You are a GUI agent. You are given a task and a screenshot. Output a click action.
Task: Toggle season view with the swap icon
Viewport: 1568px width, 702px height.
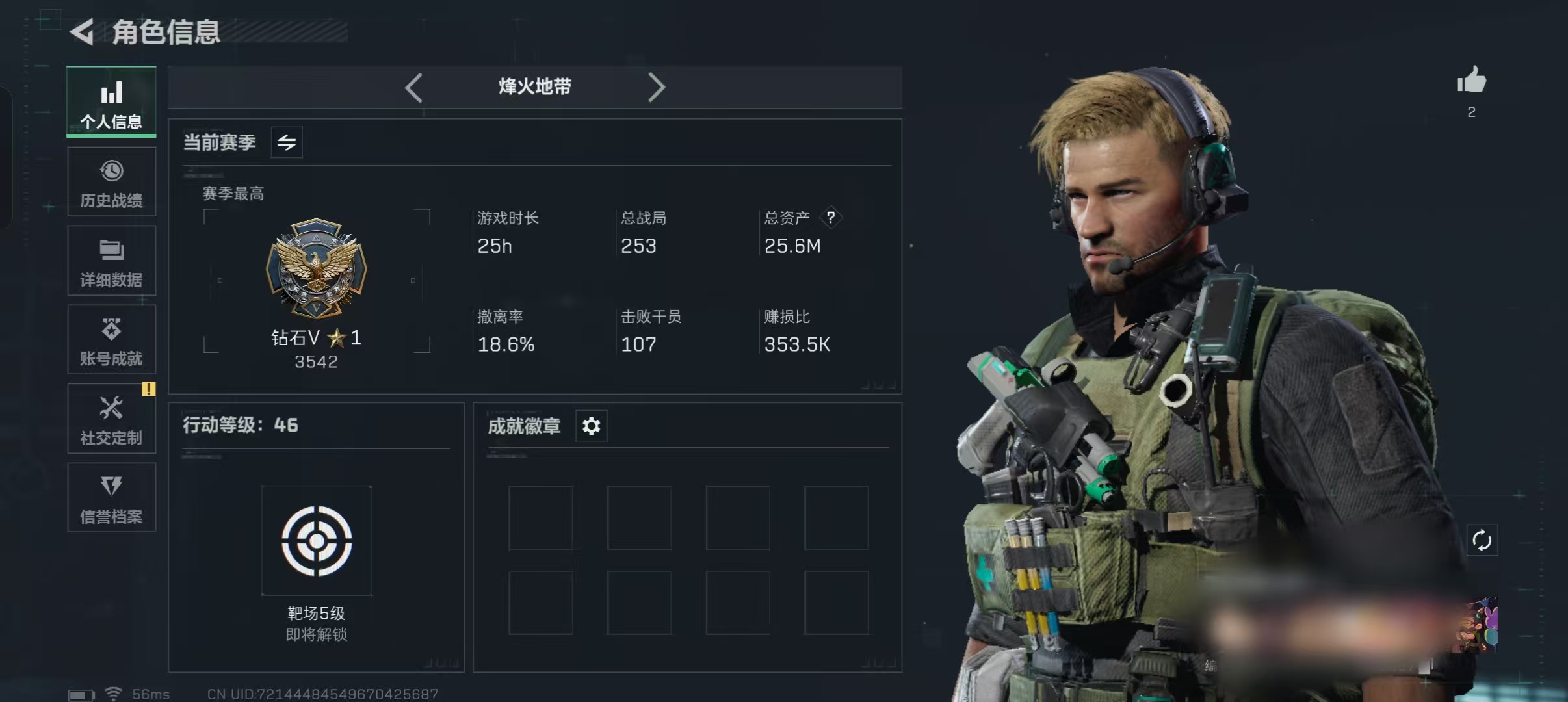click(287, 142)
